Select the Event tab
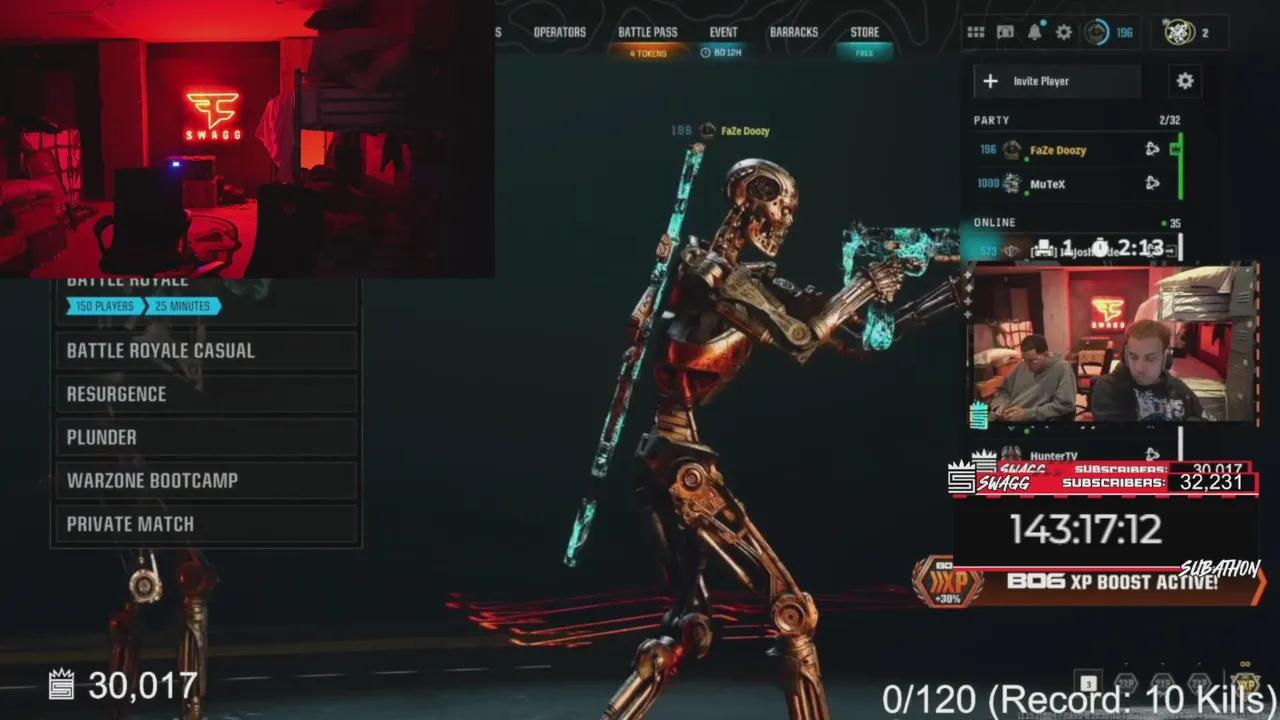The image size is (1280, 720). [723, 31]
